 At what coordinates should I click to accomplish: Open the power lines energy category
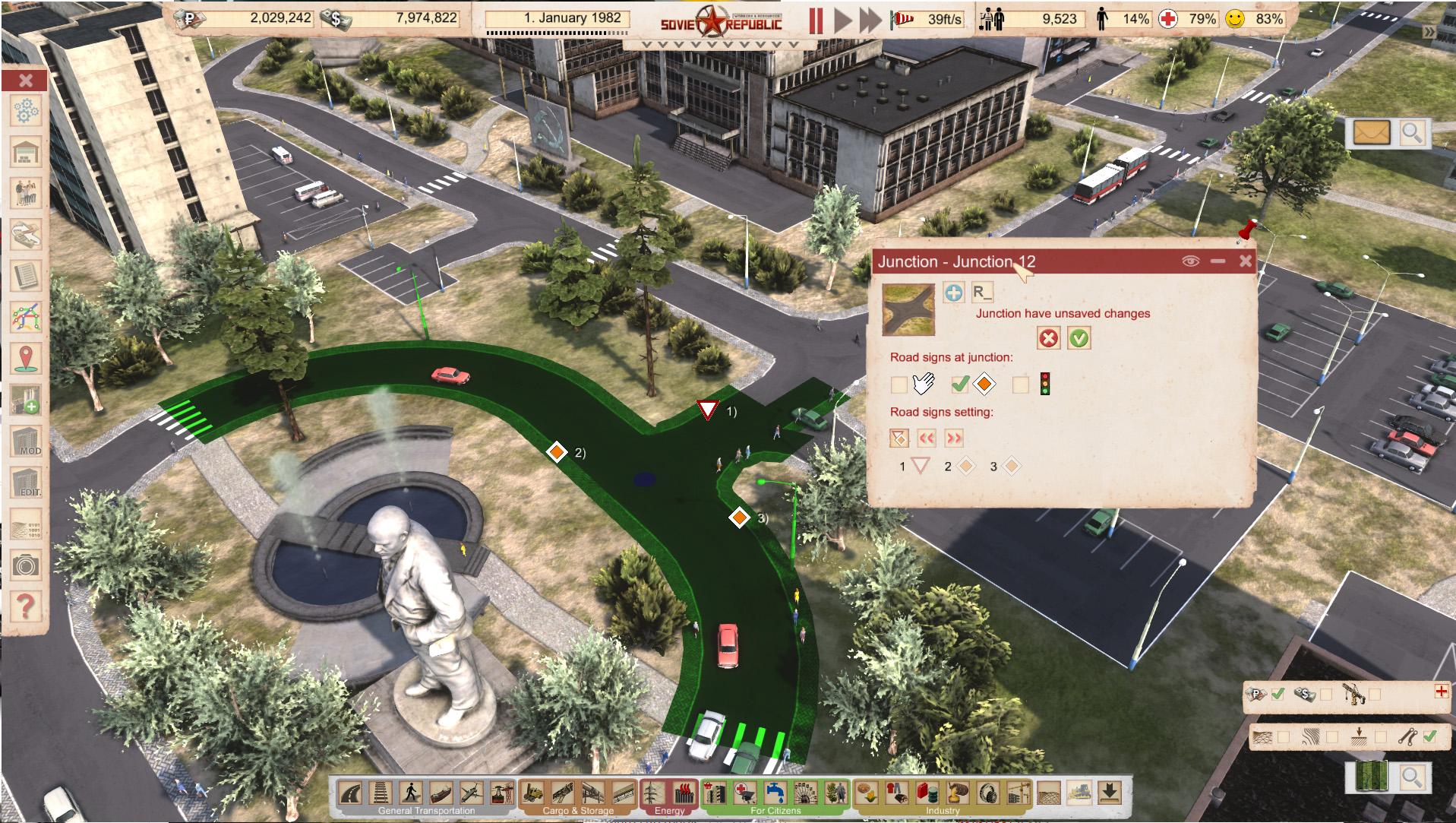point(653,793)
